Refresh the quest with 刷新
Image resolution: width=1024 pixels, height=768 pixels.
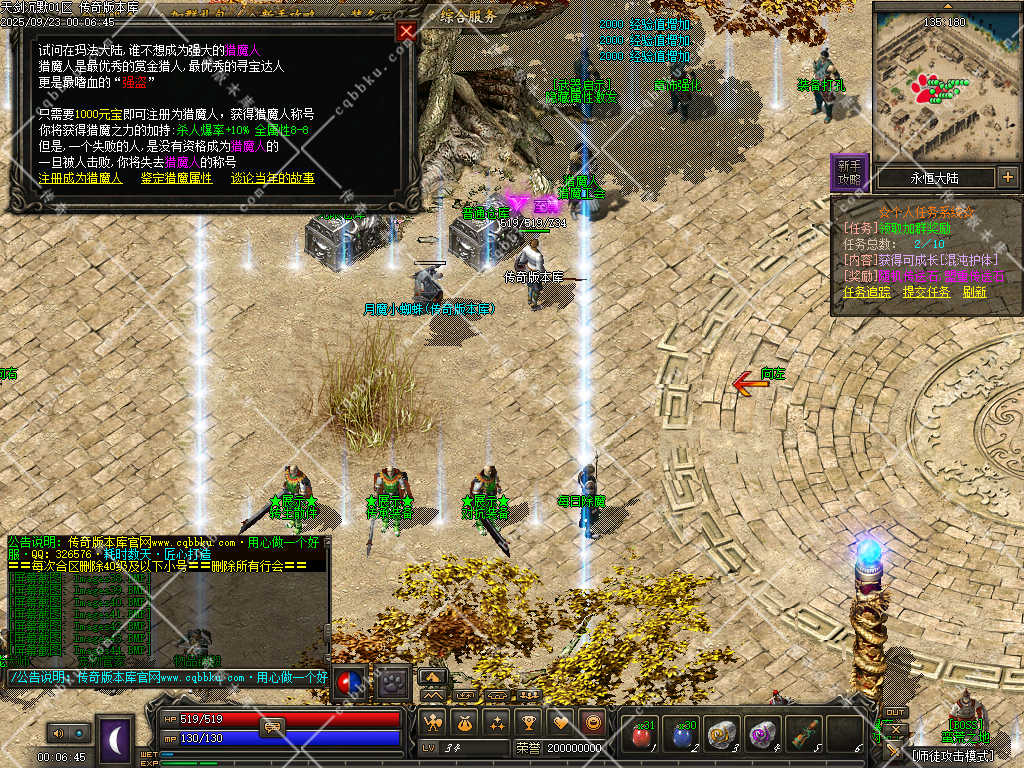[x=975, y=292]
